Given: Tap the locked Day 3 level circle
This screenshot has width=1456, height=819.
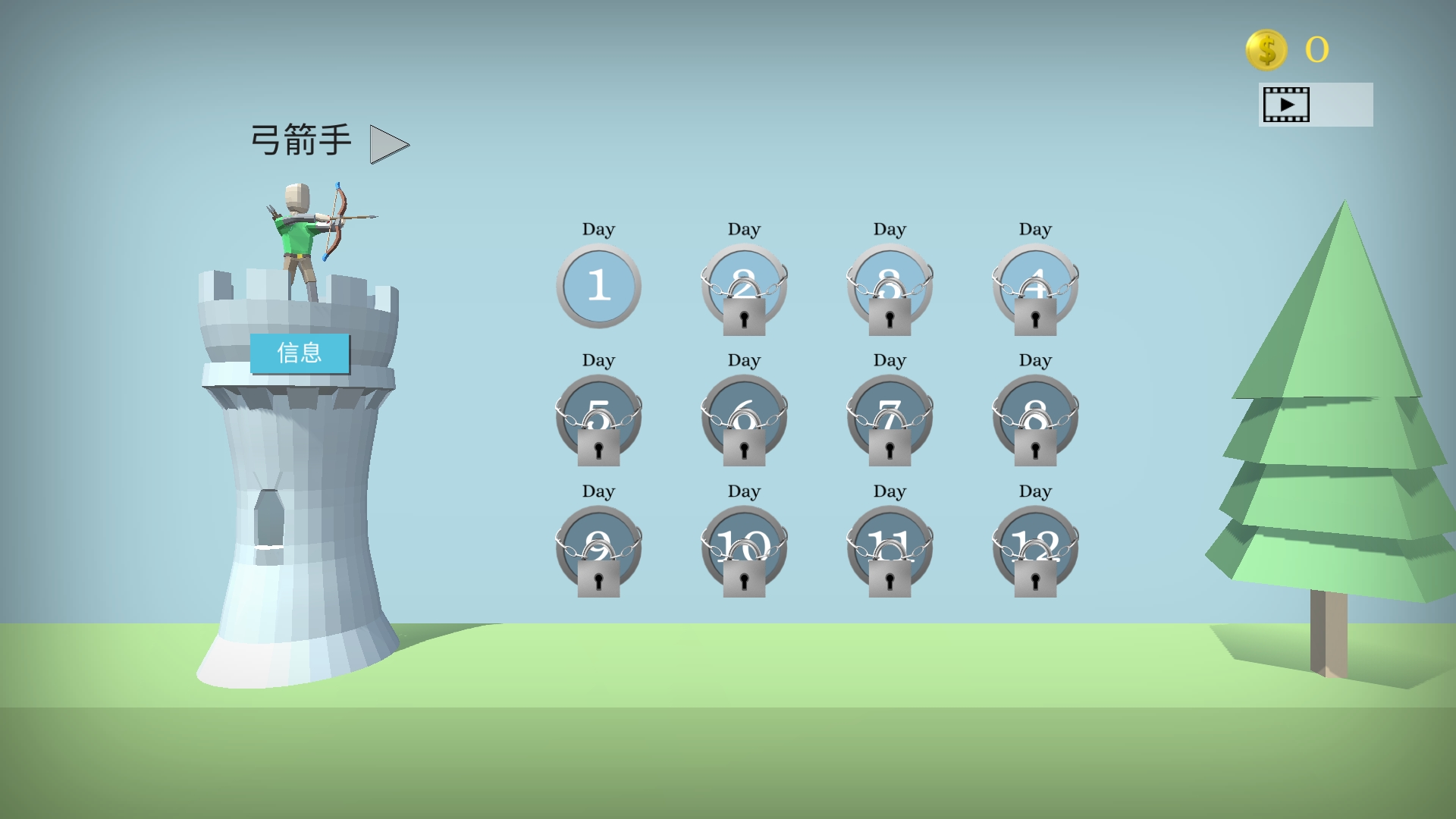Looking at the screenshot, I should pyautogui.click(x=890, y=287).
